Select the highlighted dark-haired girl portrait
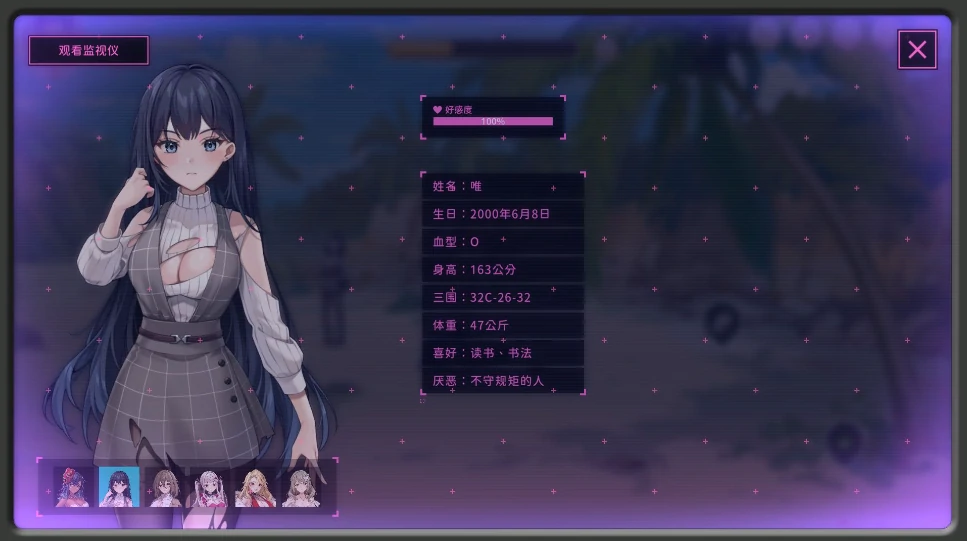The width and height of the screenshot is (967, 541). [x=119, y=487]
